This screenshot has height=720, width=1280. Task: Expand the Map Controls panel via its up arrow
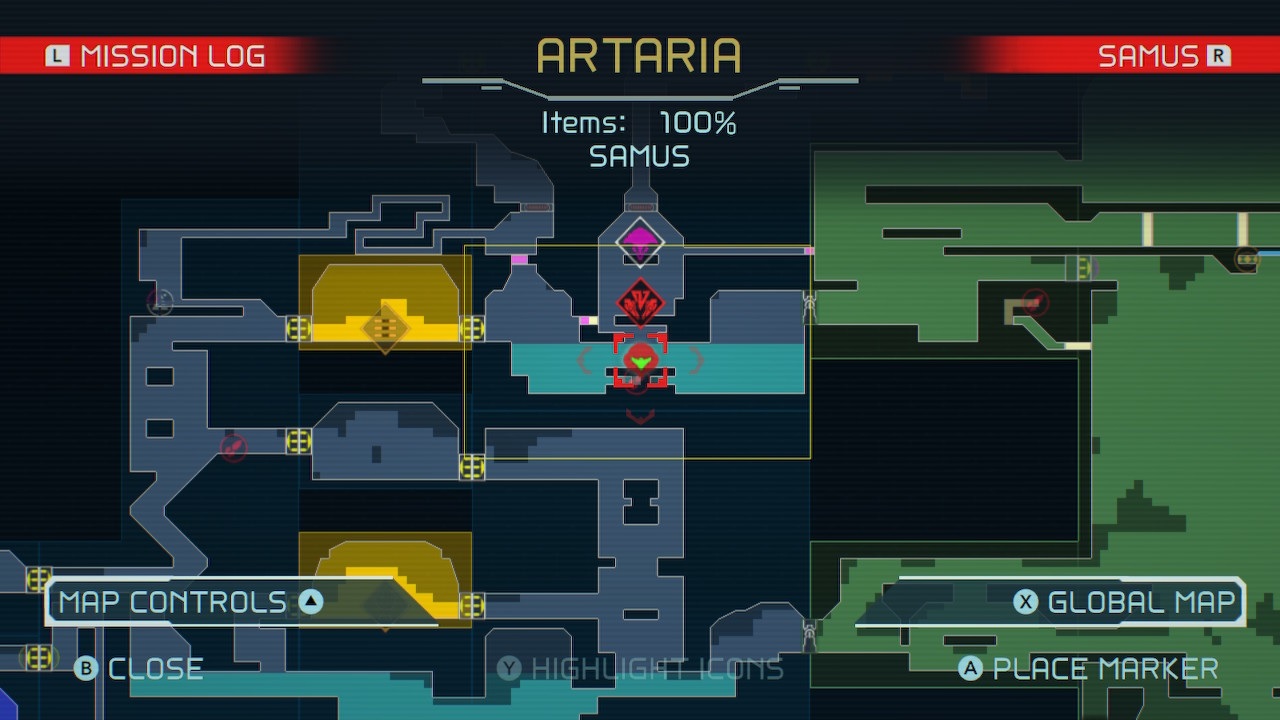click(312, 601)
